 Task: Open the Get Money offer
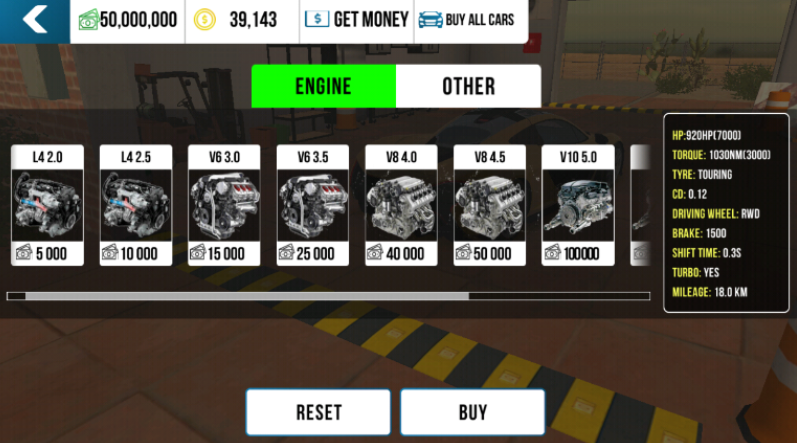pyautogui.click(x=357, y=20)
